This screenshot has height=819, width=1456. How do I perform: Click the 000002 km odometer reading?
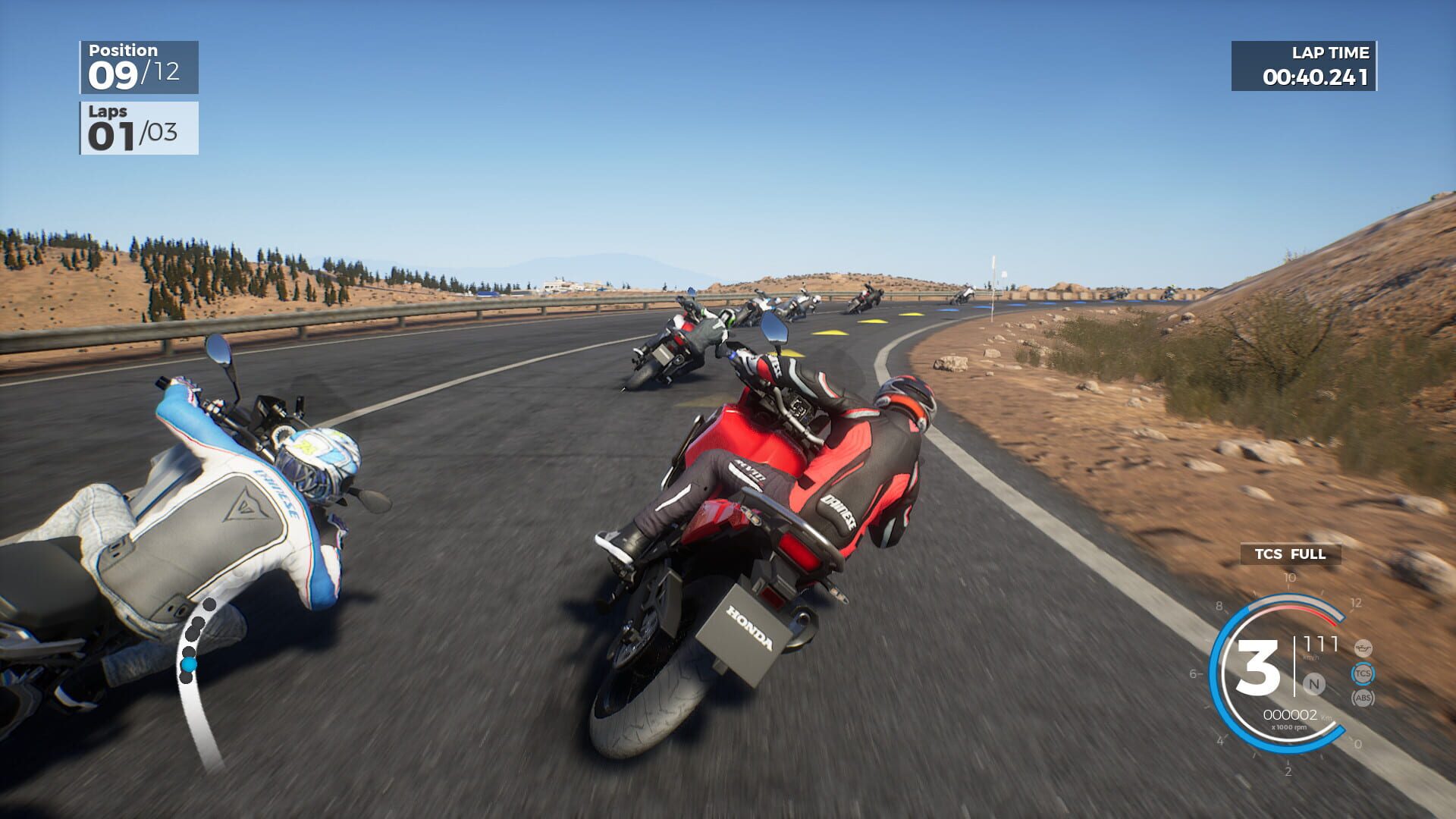[x=1290, y=714]
